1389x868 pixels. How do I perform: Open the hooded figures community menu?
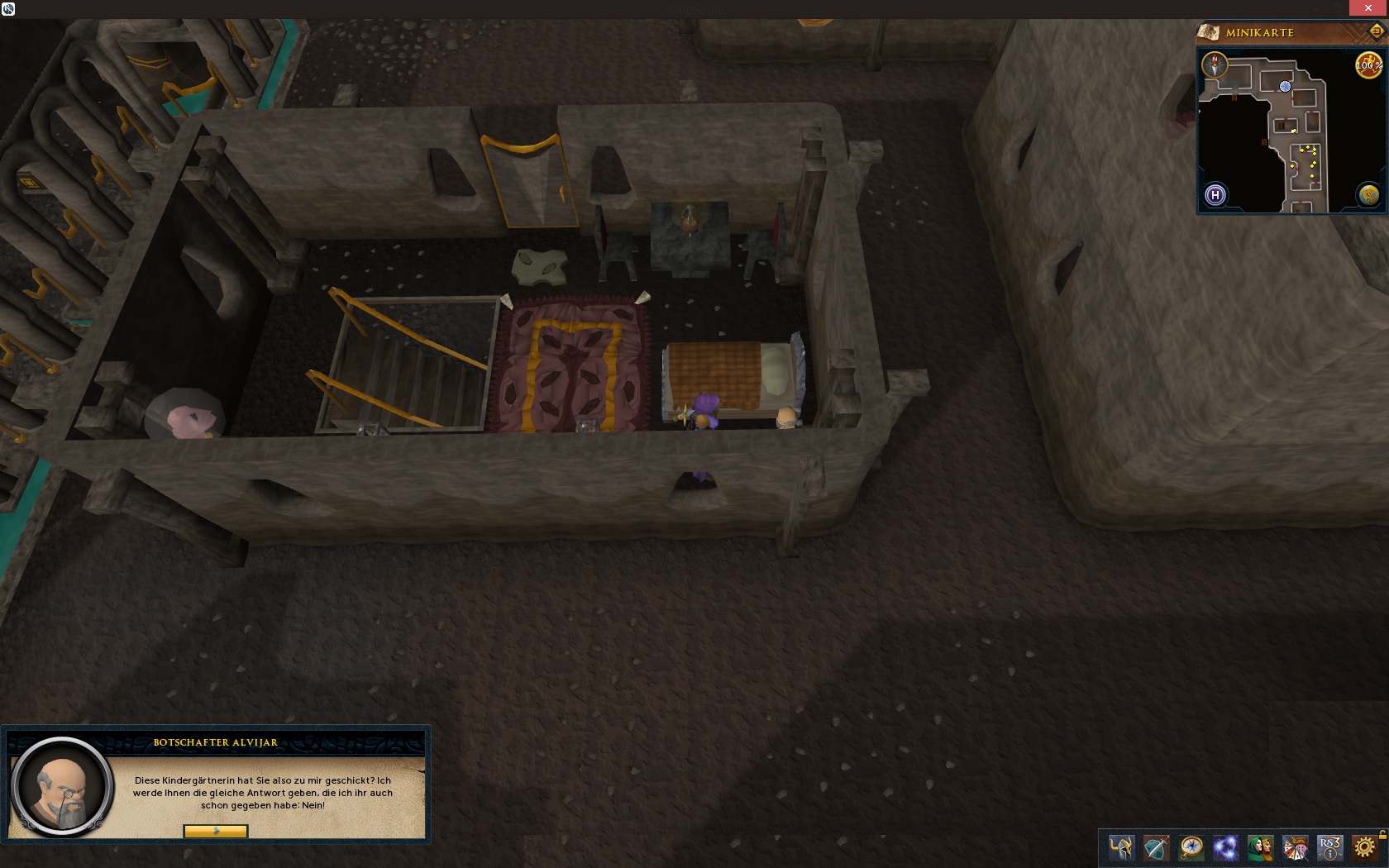1260,848
